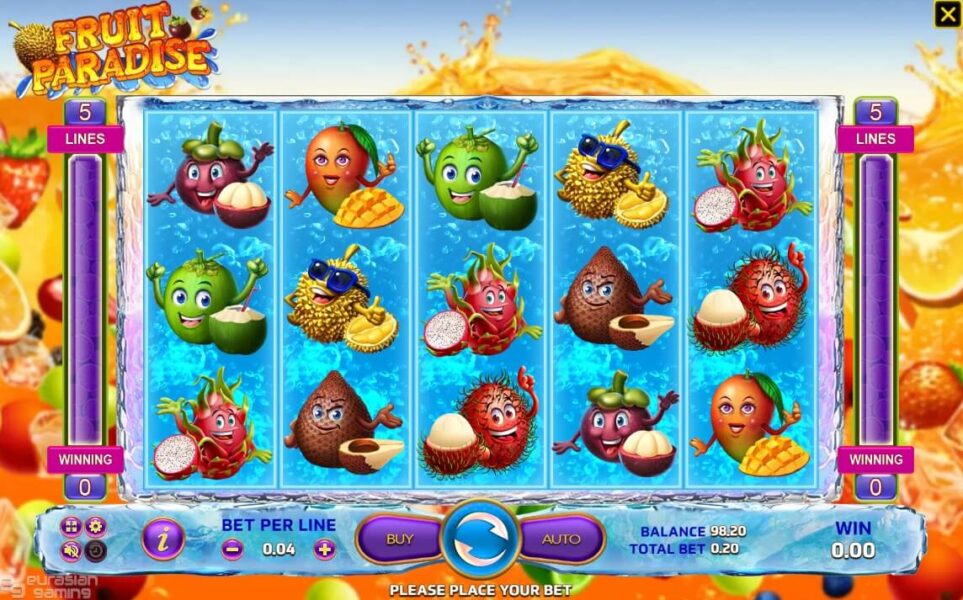Start AUTO spin mode
The image size is (963, 600).
(x=561, y=539)
